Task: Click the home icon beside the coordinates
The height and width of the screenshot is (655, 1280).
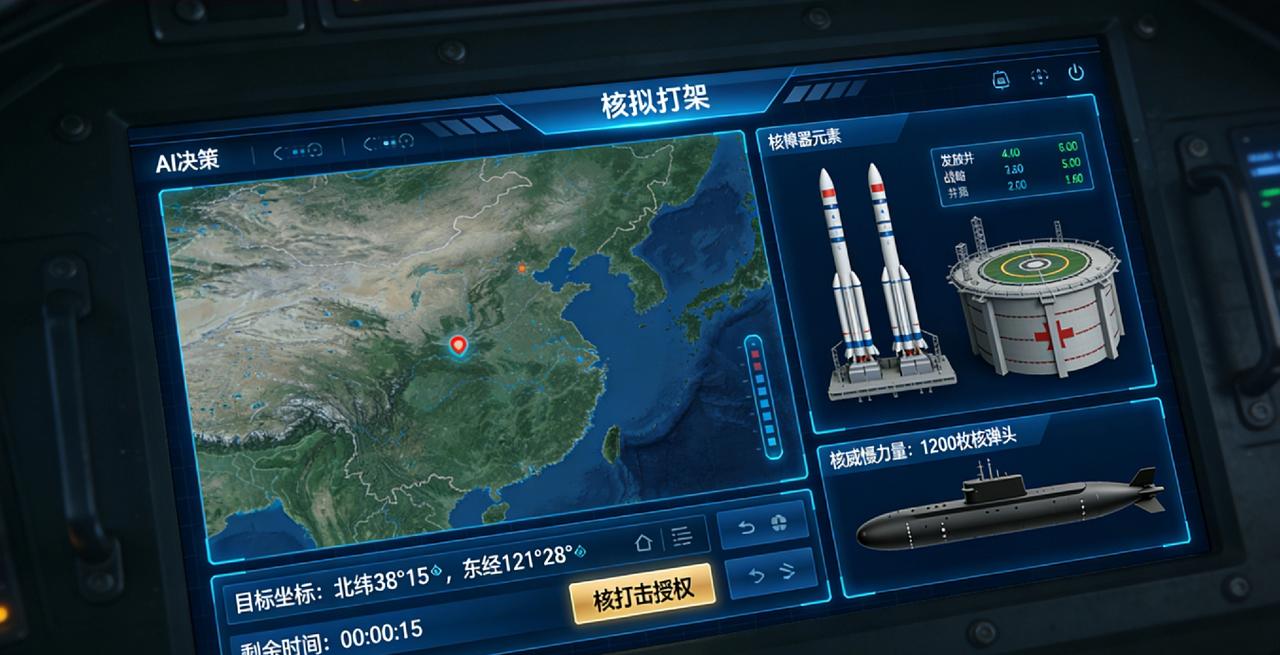Action: 644,541
